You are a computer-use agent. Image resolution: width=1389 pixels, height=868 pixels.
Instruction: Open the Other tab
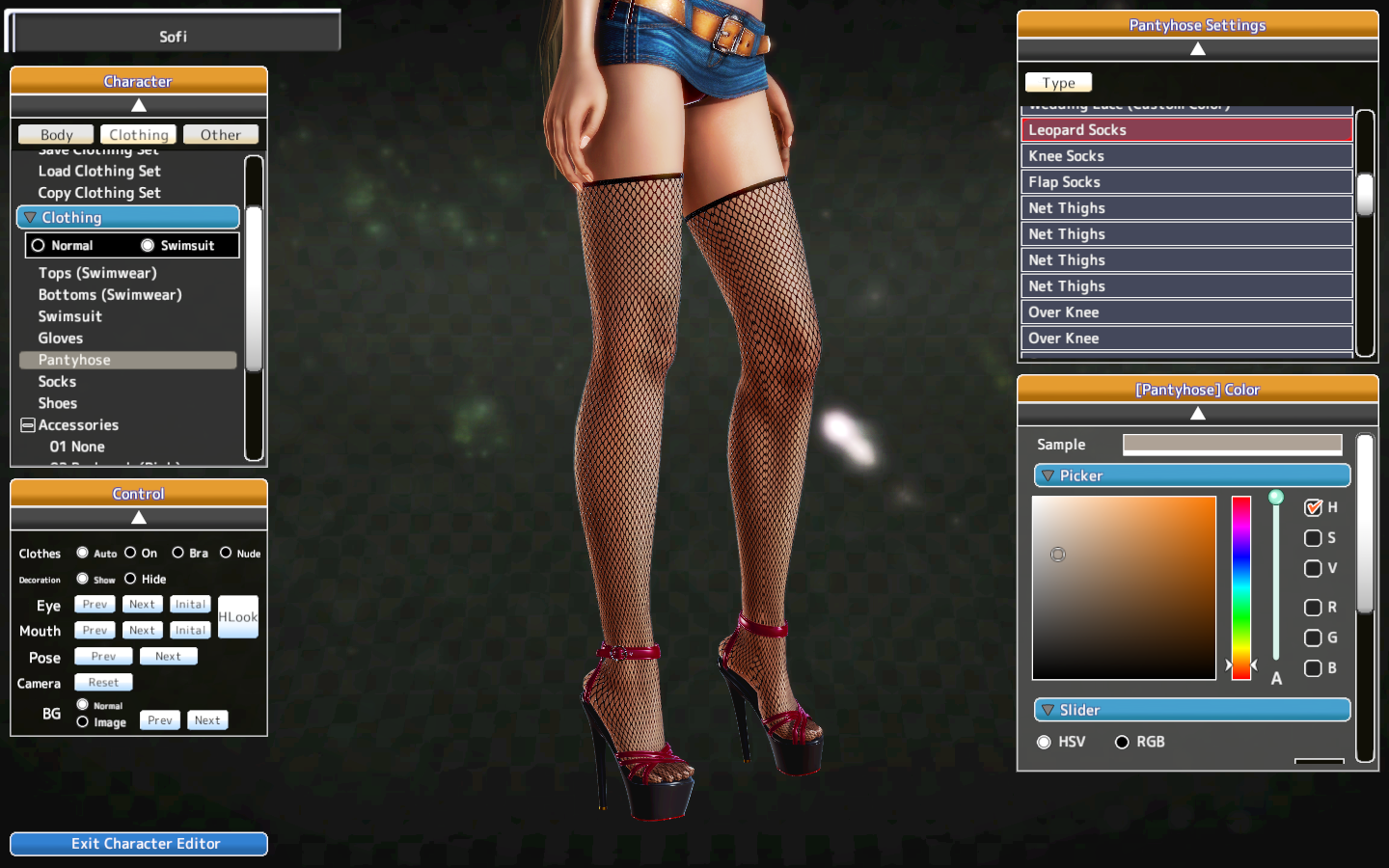(220, 135)
